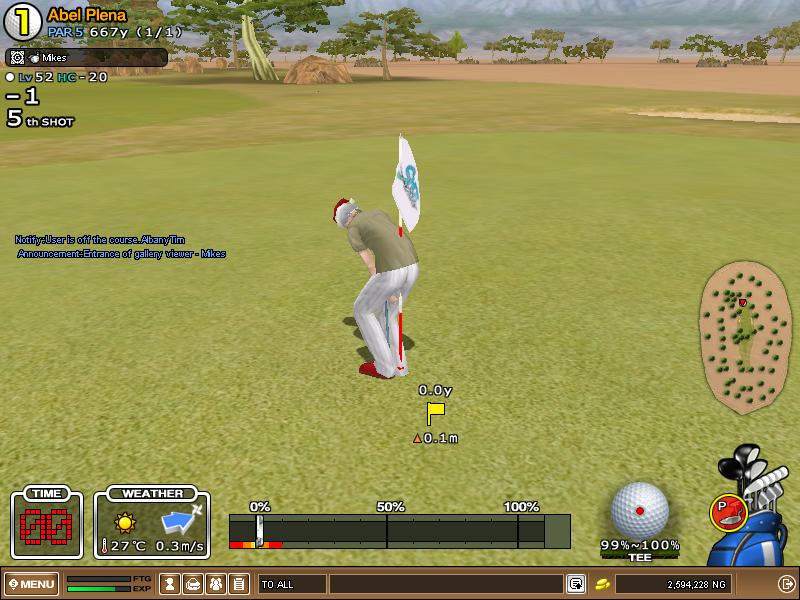Open the document list icon

[238, 584]
